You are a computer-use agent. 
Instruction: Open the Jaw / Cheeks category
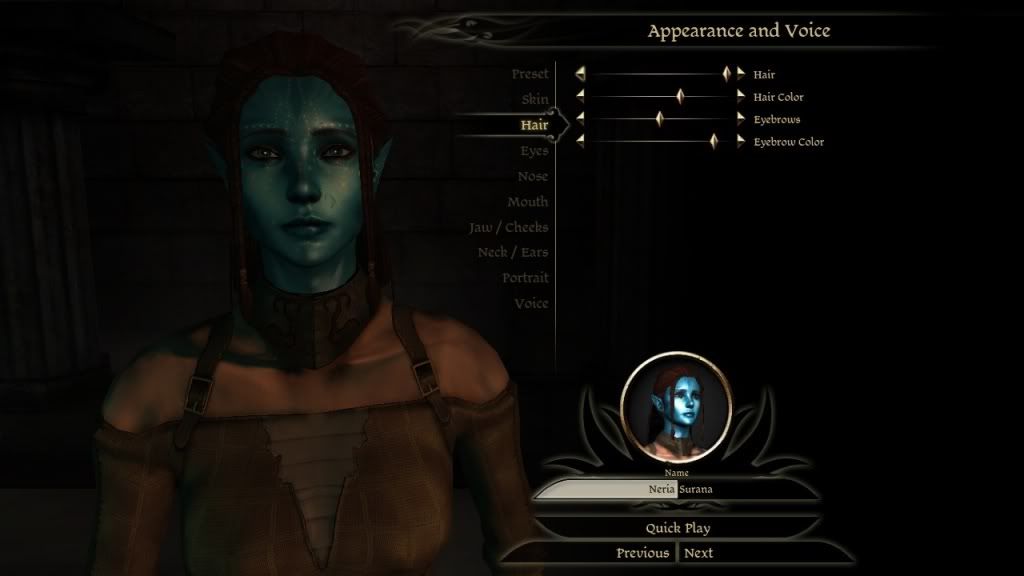[x=509, y=227]
